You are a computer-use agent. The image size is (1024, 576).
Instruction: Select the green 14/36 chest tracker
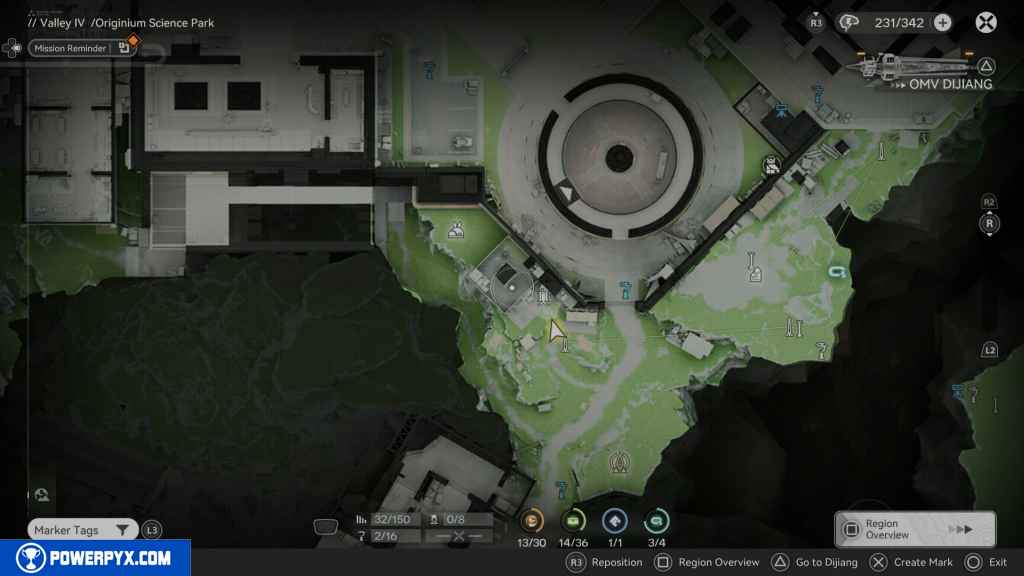point(573,520)
